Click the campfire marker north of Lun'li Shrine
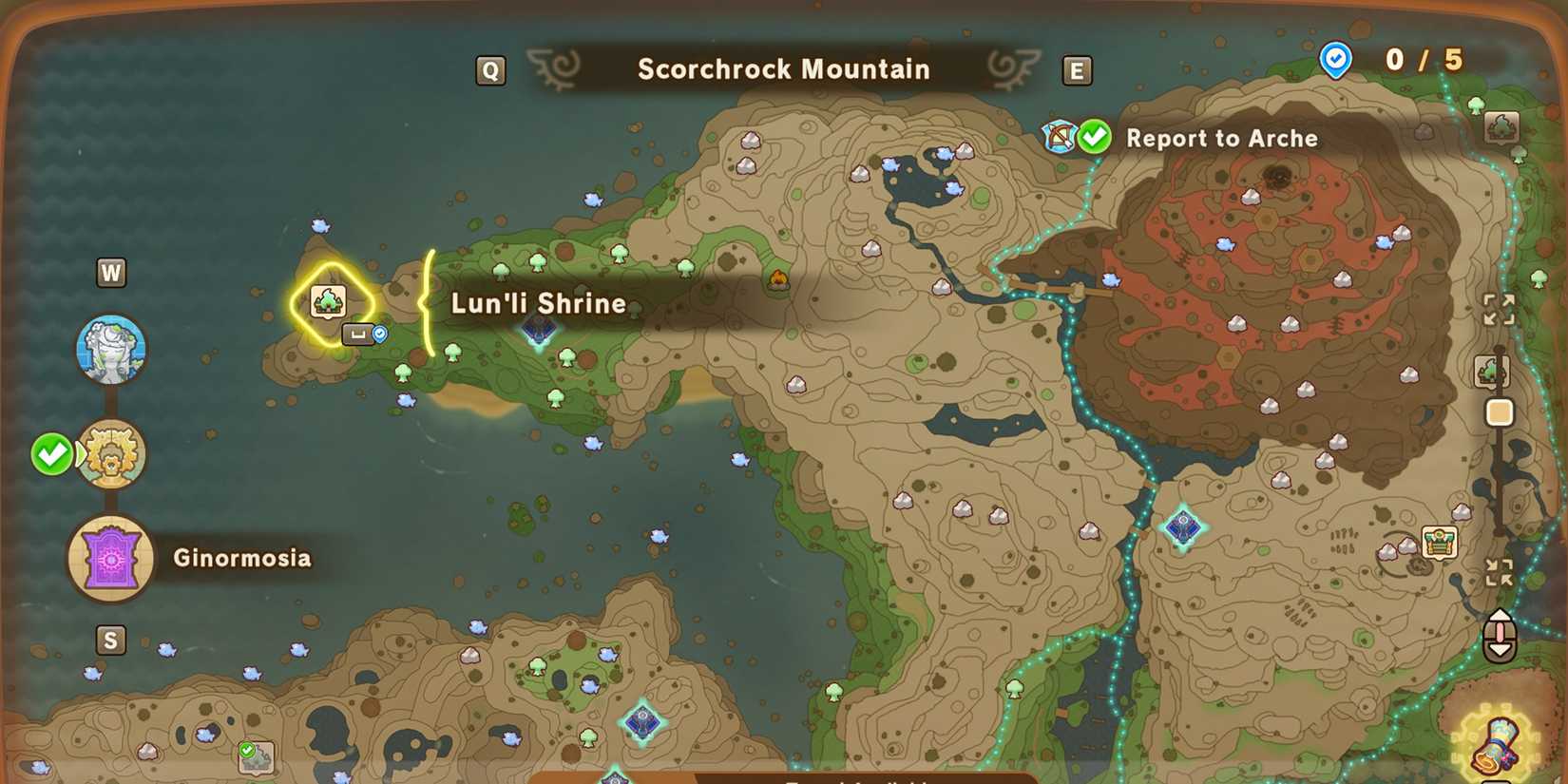1568x784 pixels. [x=779, y=277]
